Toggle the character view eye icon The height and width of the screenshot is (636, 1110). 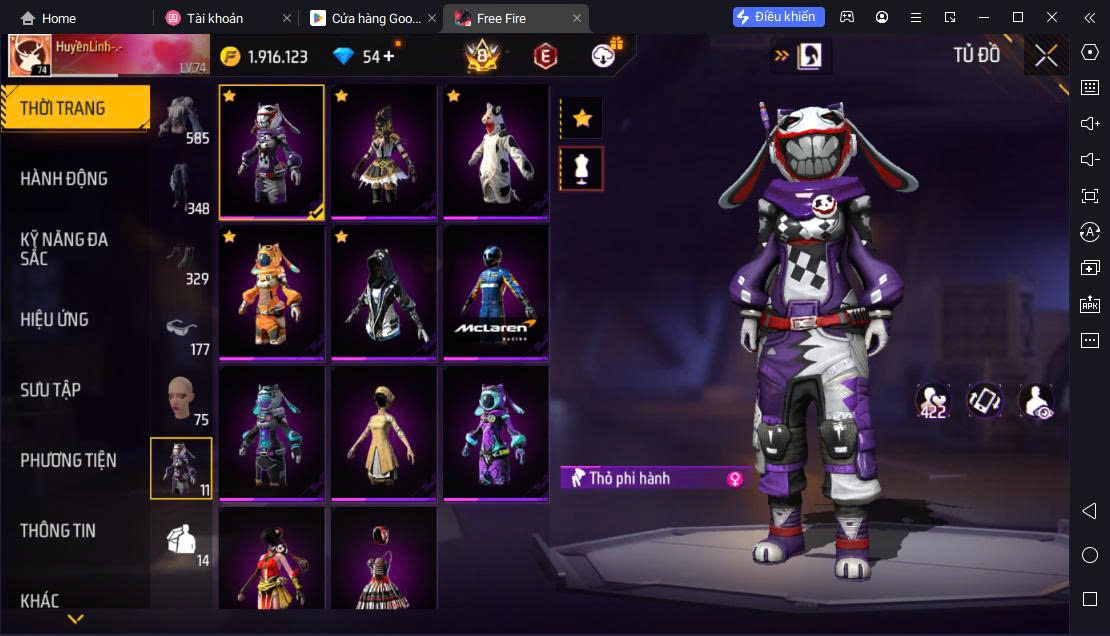tap(1035, 401)
